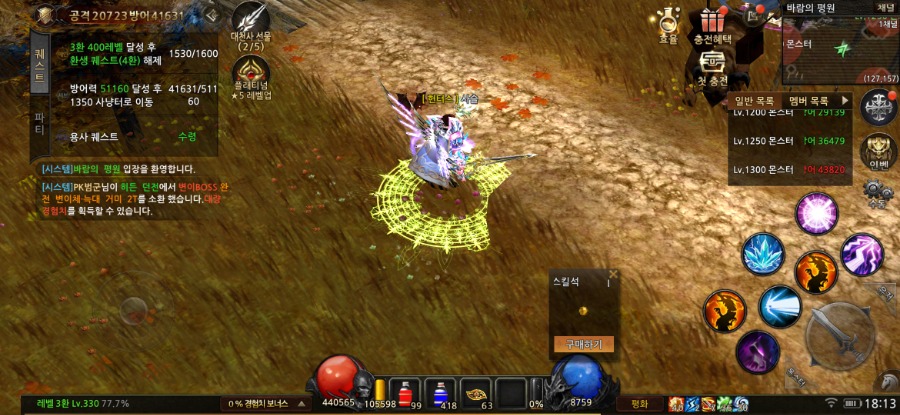Viewport: 900px width, 415px height.
Task: Claim the 용사 퀘스트 reward
Action: click(x=187, y=136)
